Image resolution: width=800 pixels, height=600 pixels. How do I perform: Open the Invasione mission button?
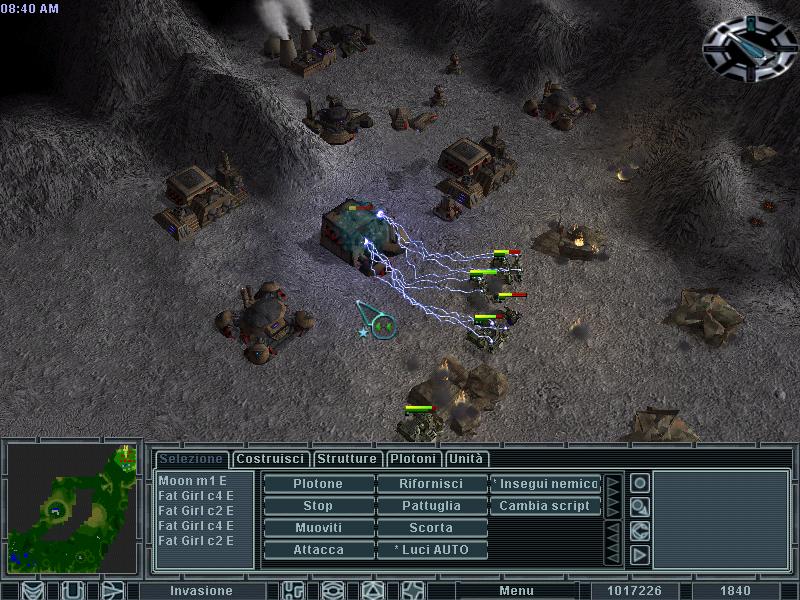pyautogui.click(x=201, y=591)
